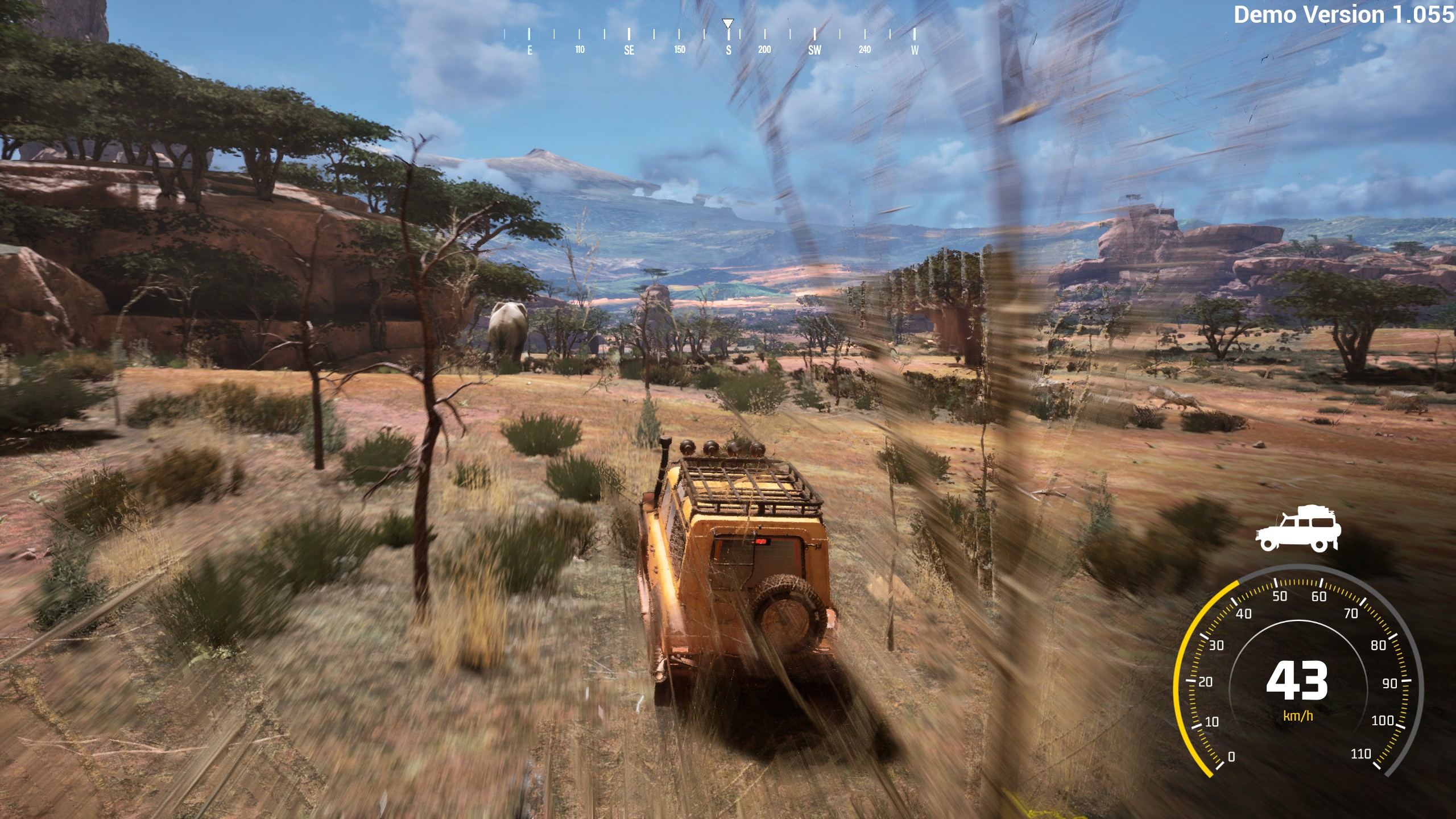Select the SE label on the compass strip
Image resolution: width=1456 pixels, height=819 pixels.
coord(628,50)
